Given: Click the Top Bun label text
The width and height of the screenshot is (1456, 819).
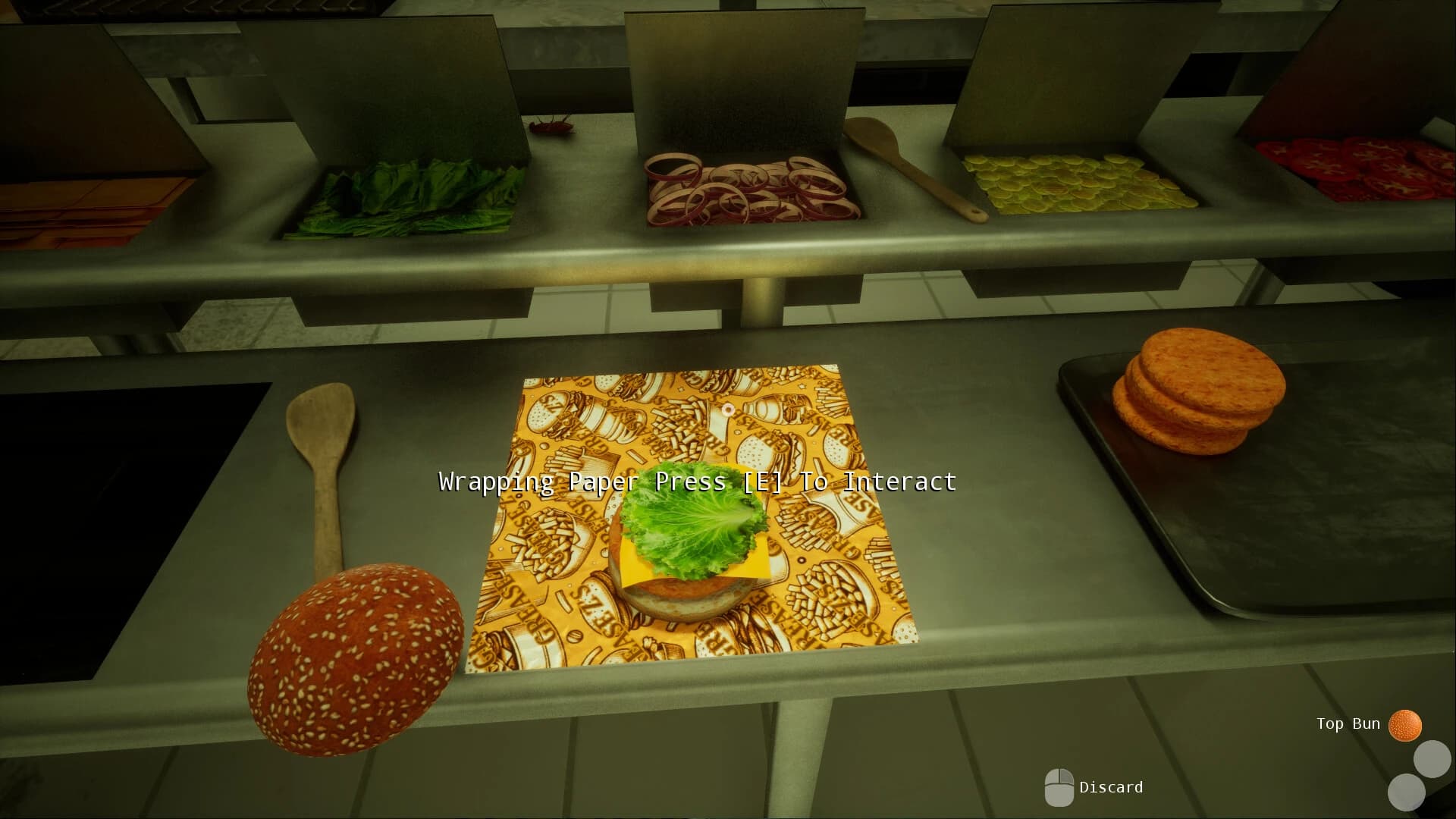Looking at the screenshot, I should point(1348,723).
